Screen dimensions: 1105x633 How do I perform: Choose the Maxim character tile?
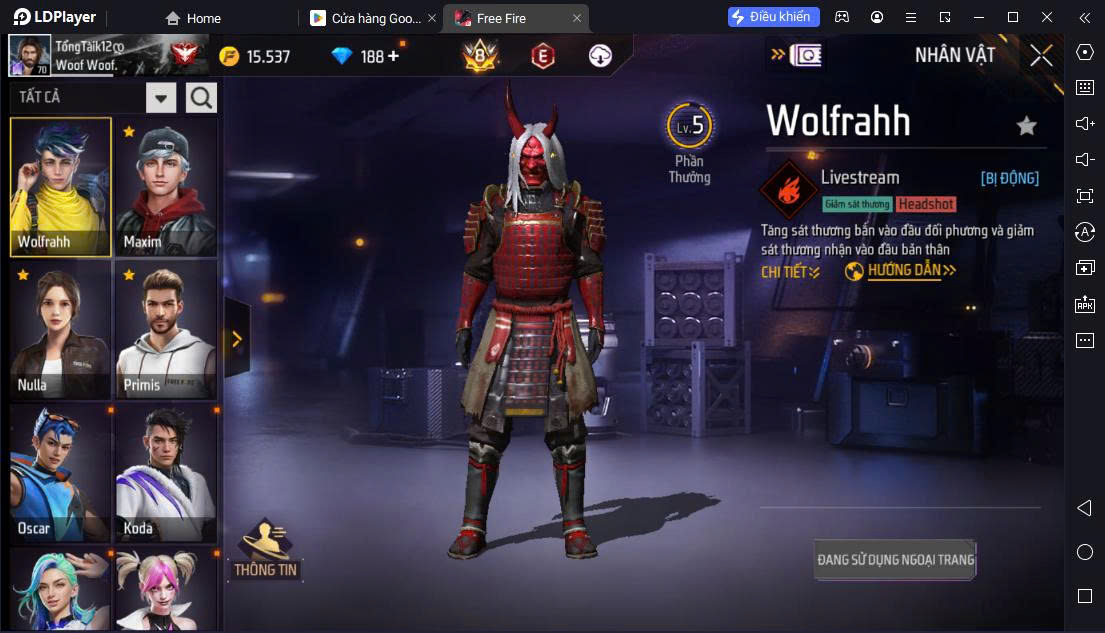[x=165, y=187]
